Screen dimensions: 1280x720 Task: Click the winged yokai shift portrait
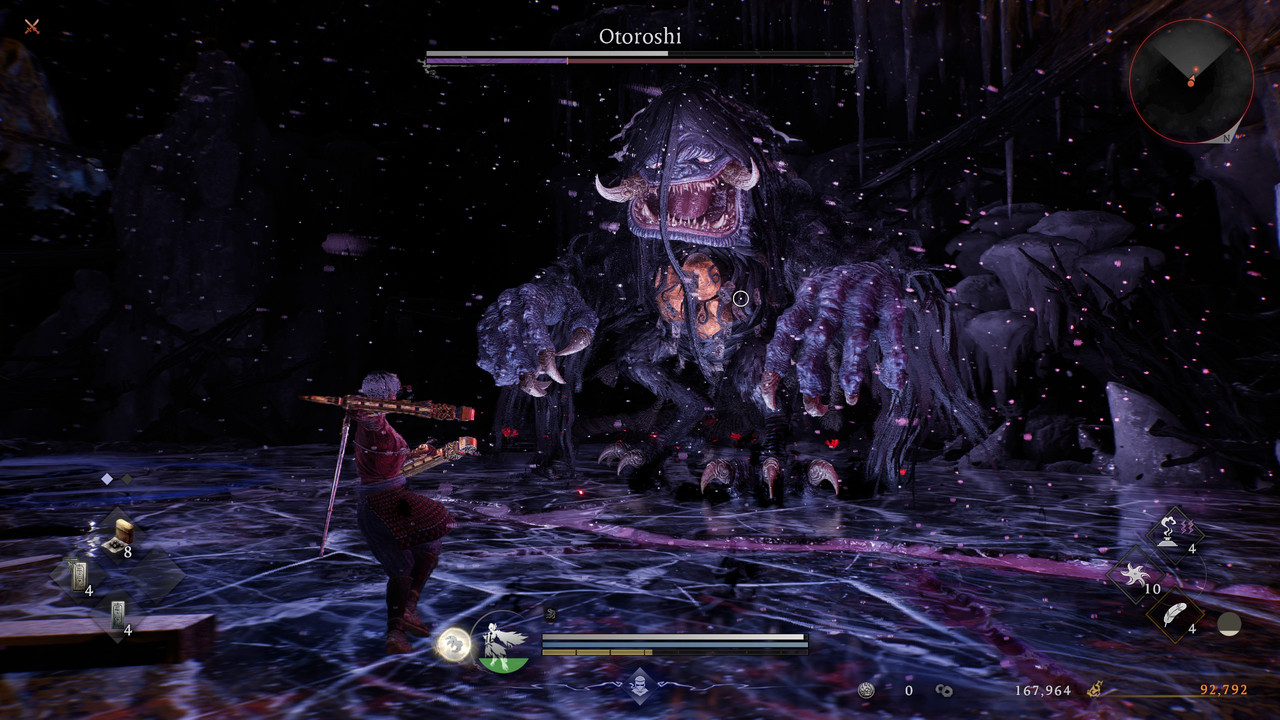[502, 642]
